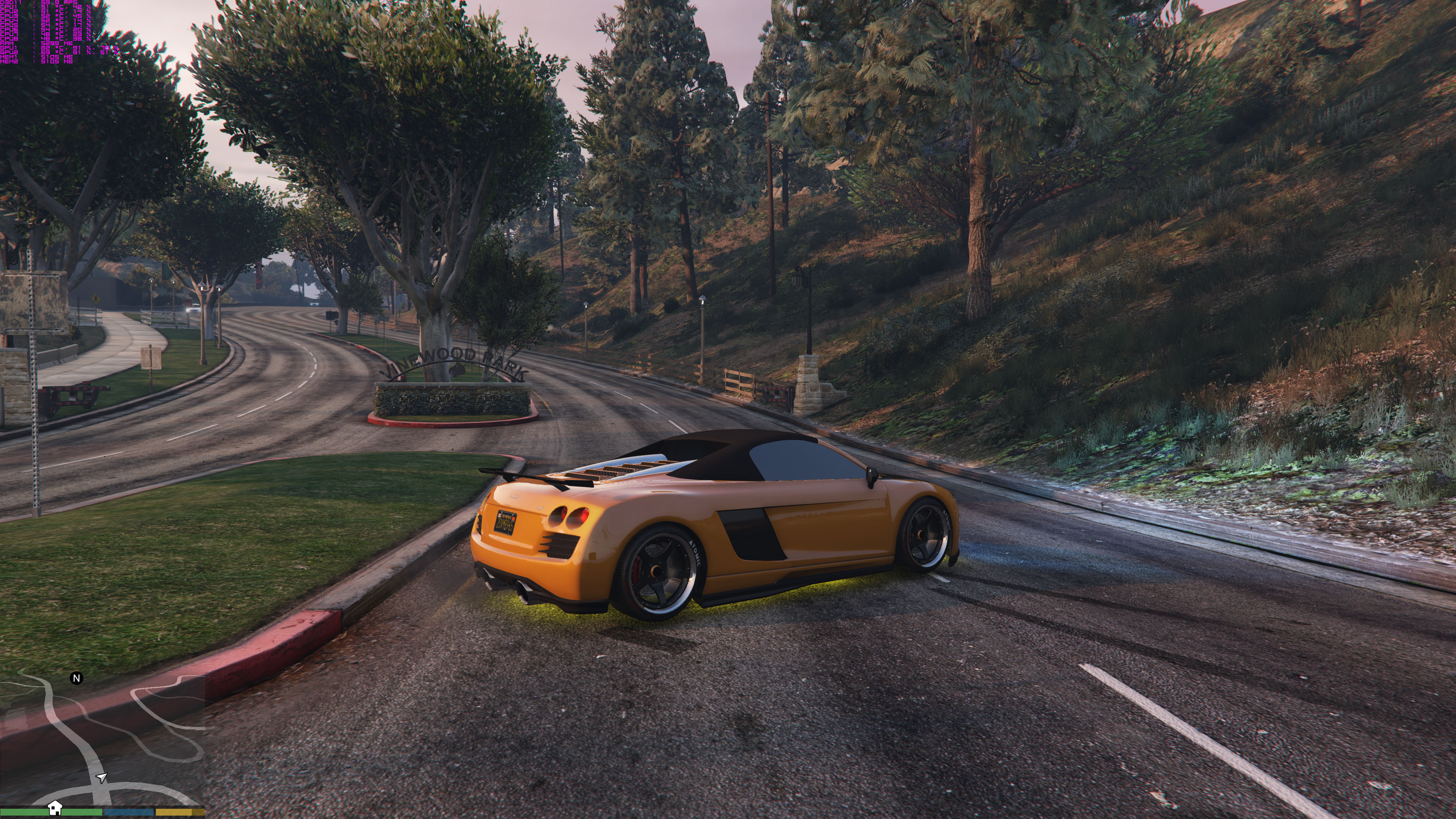Select the north N compass marker
1456x819 pixels.
click(x=76, y=678)
